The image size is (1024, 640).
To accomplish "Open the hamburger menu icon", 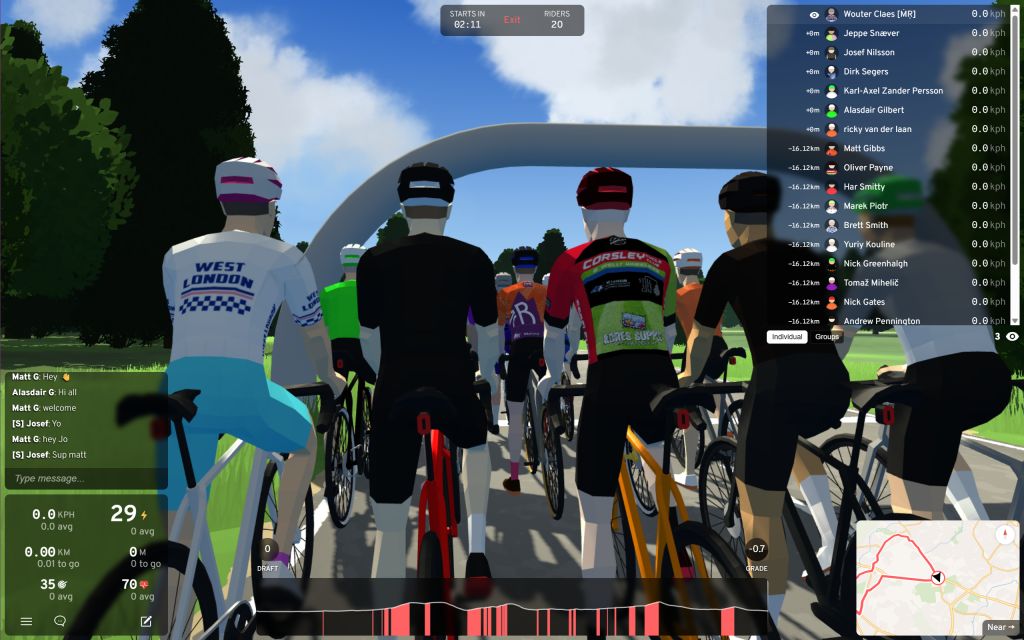I will (x=26, y=621).
